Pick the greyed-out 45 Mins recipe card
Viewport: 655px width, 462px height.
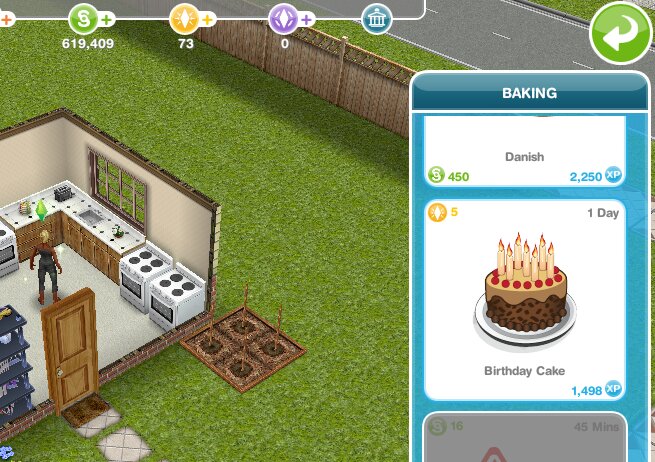(525, 438)
